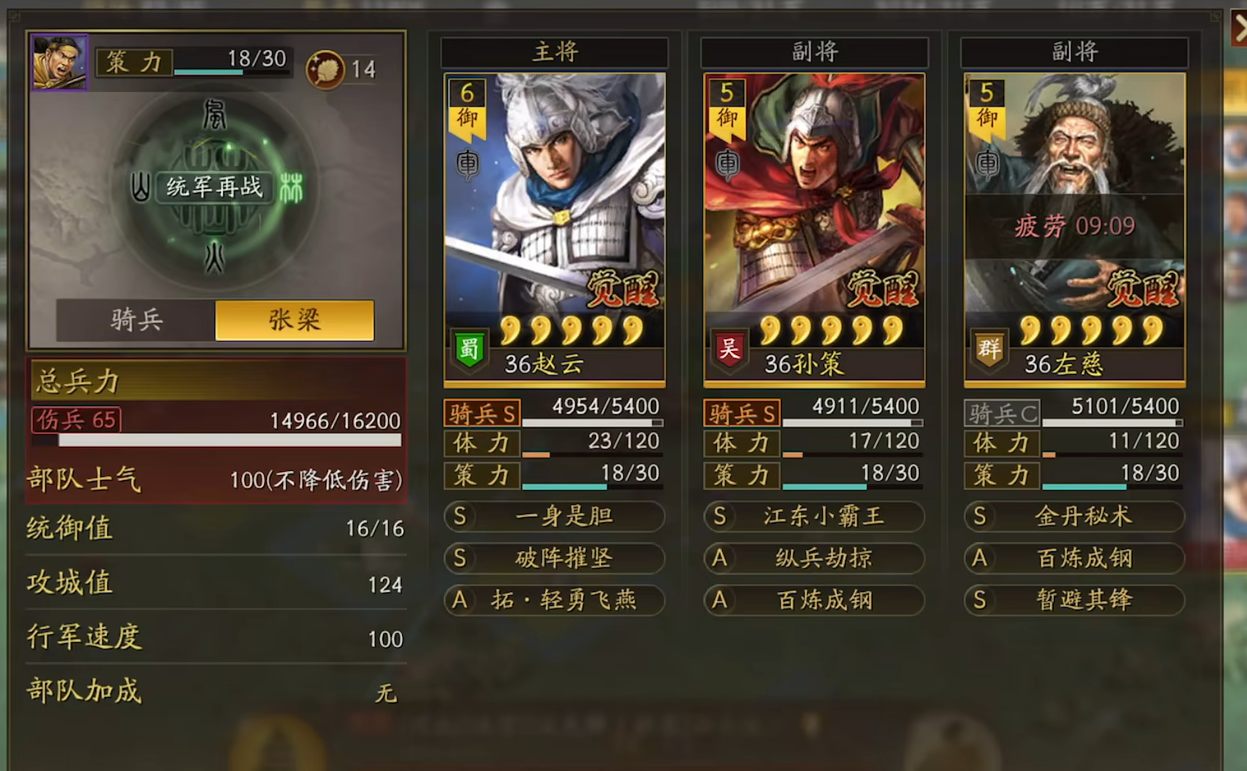The height and width of the screenshot is (771, 1247).
Task: Select 百炼成钢 under 孙策
Action: (x=814, y=600)
